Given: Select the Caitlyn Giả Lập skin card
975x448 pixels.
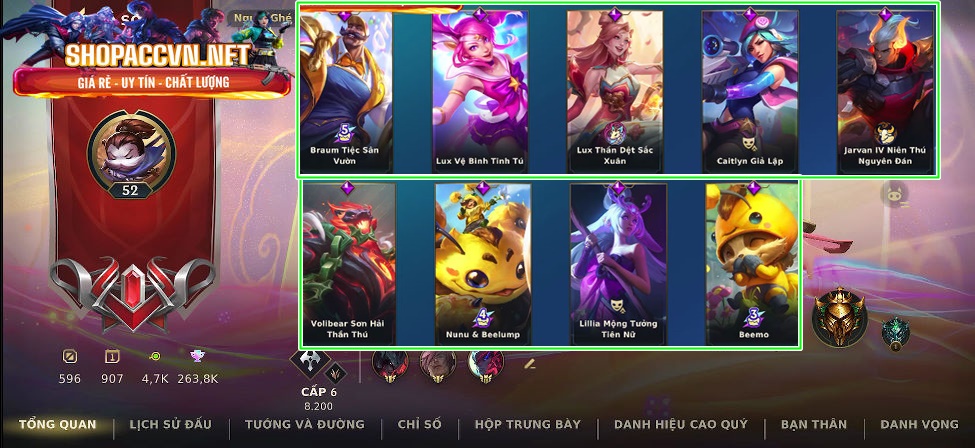Looking at the screenshot, I should click(x=749, y=92).
